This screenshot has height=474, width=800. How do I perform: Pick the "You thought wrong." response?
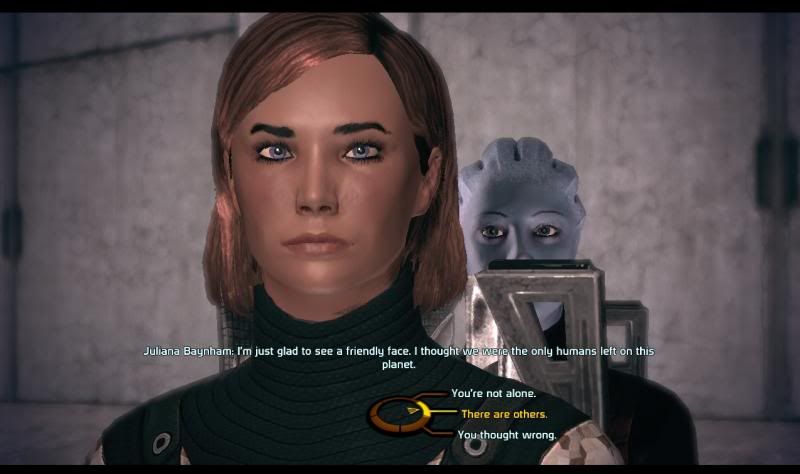(x=506, y=435)
